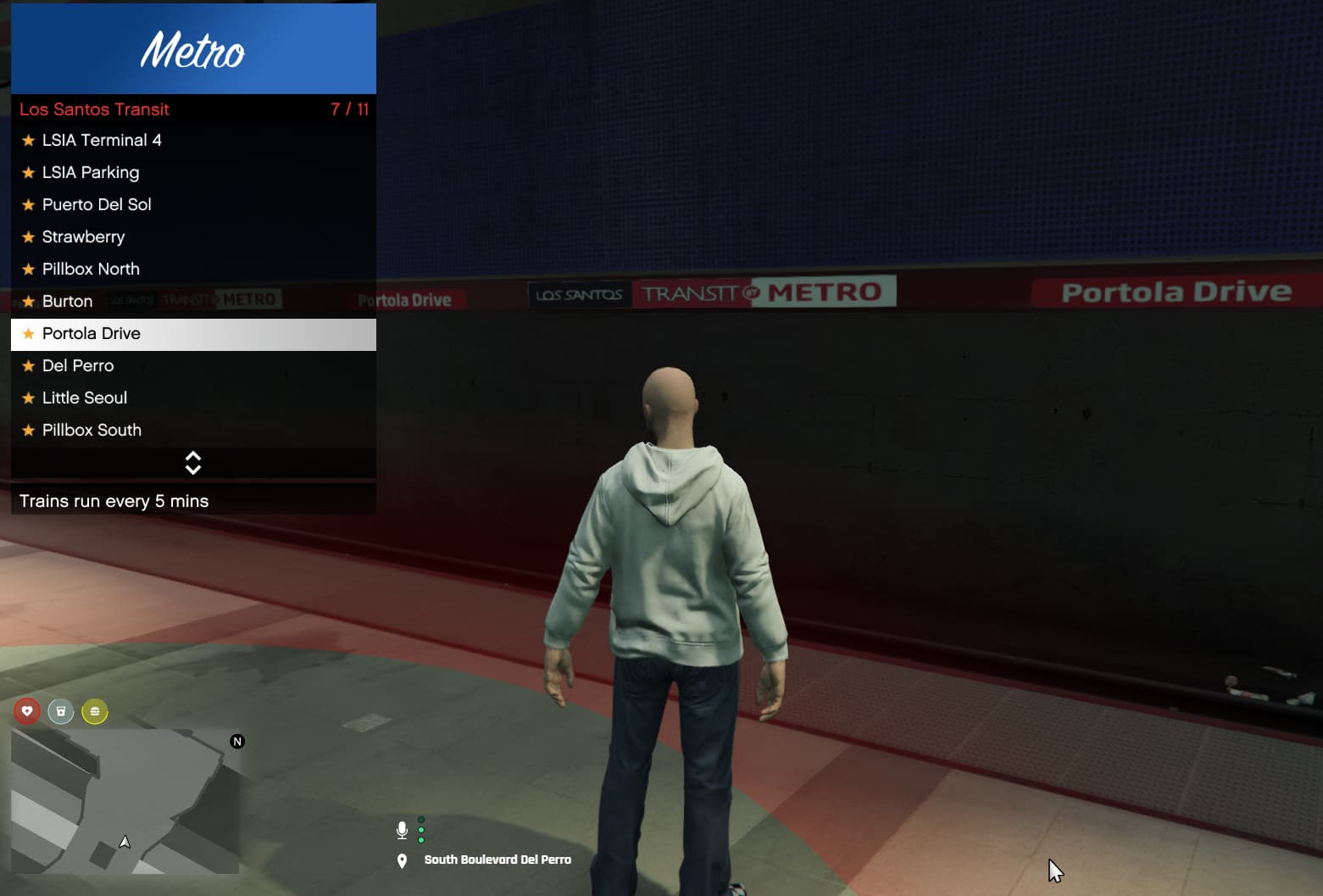Image resolution: width=1323 pixels, height=896 pixels.
Task: Click the yellow burger hunger icon
Action: [94, 712]
